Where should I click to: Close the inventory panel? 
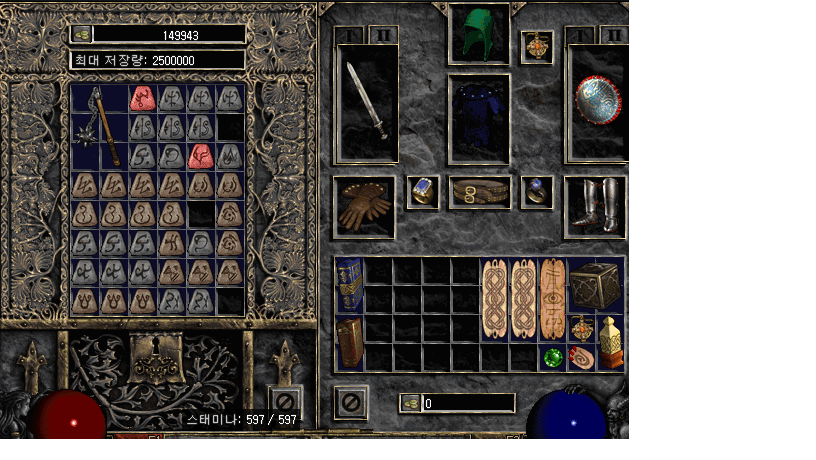(350, 402)
